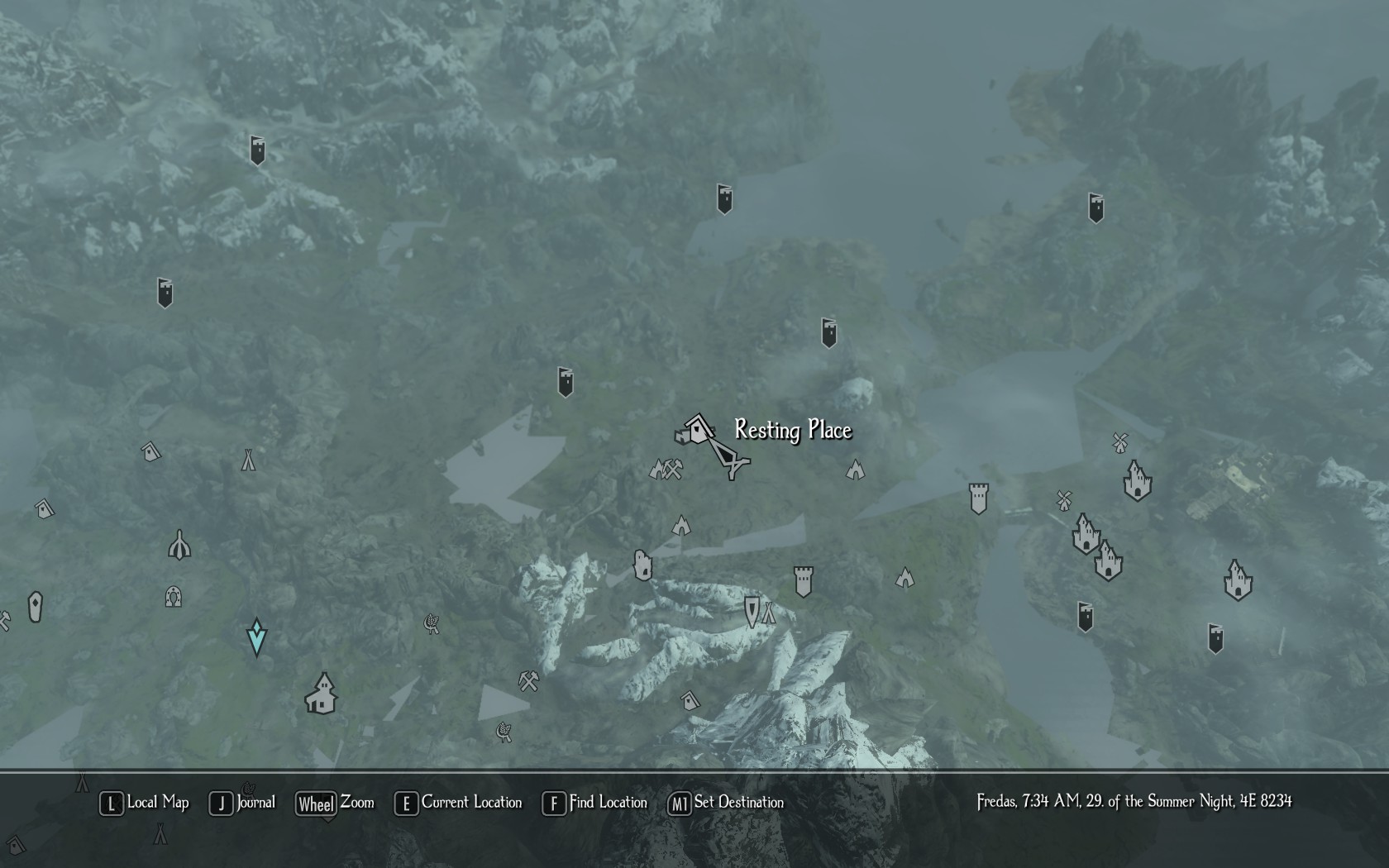
Task: Click the Set Destination option
Action: pyautogui.click(x=726, y=803)
